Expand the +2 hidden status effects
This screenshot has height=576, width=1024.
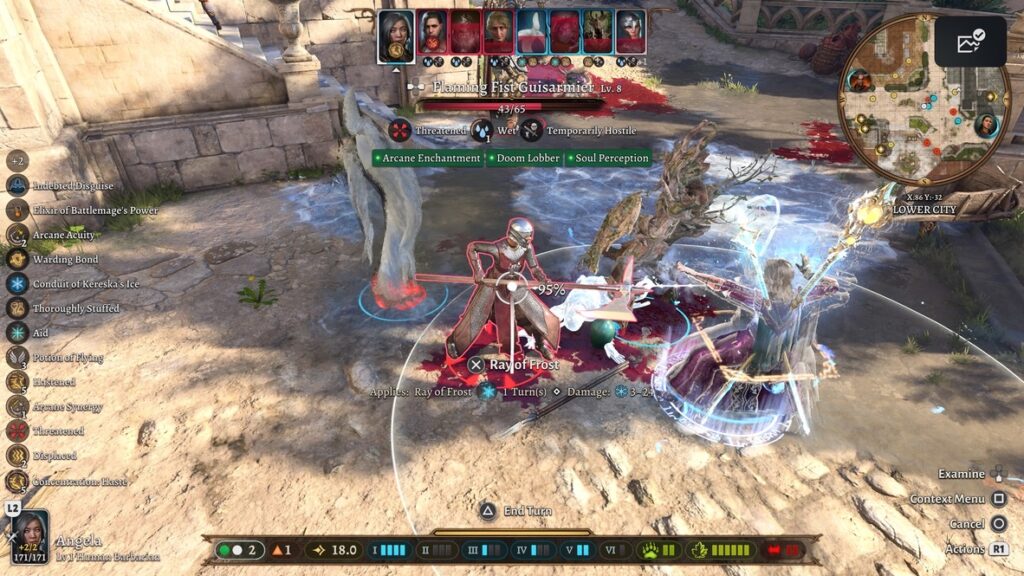pos(17,160)
